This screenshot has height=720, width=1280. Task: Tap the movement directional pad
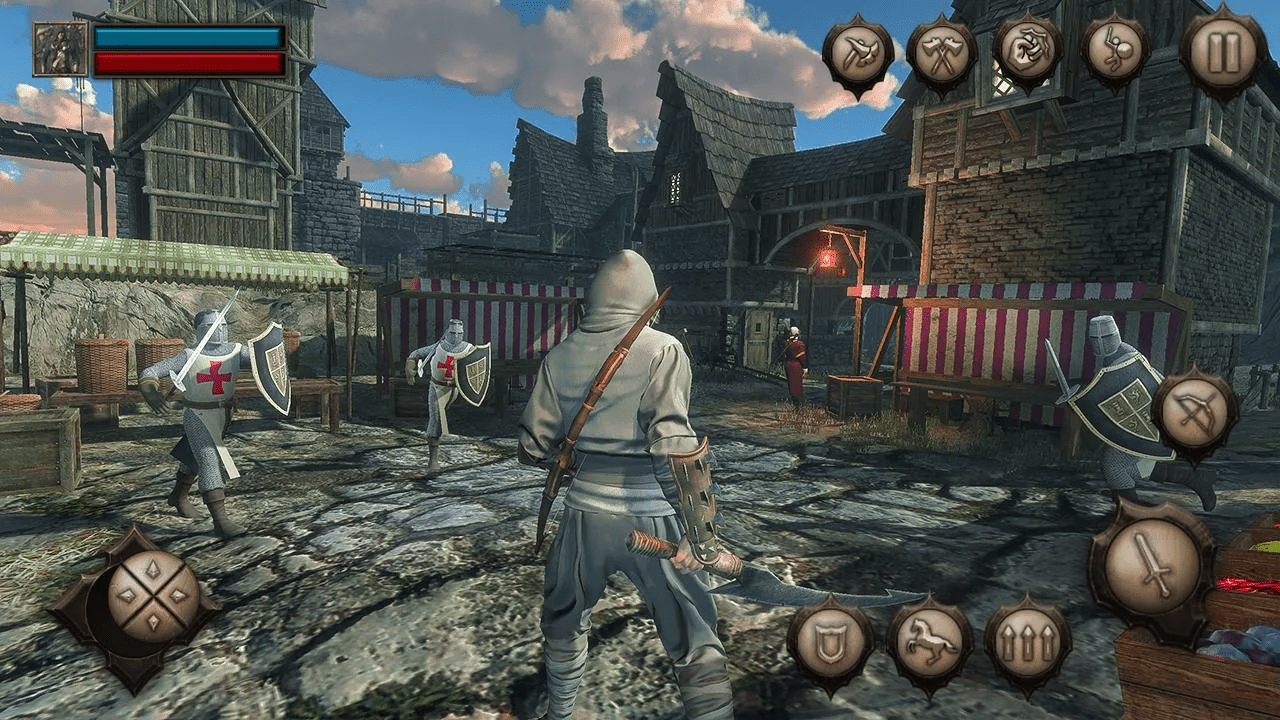click(x=153, y=596)
